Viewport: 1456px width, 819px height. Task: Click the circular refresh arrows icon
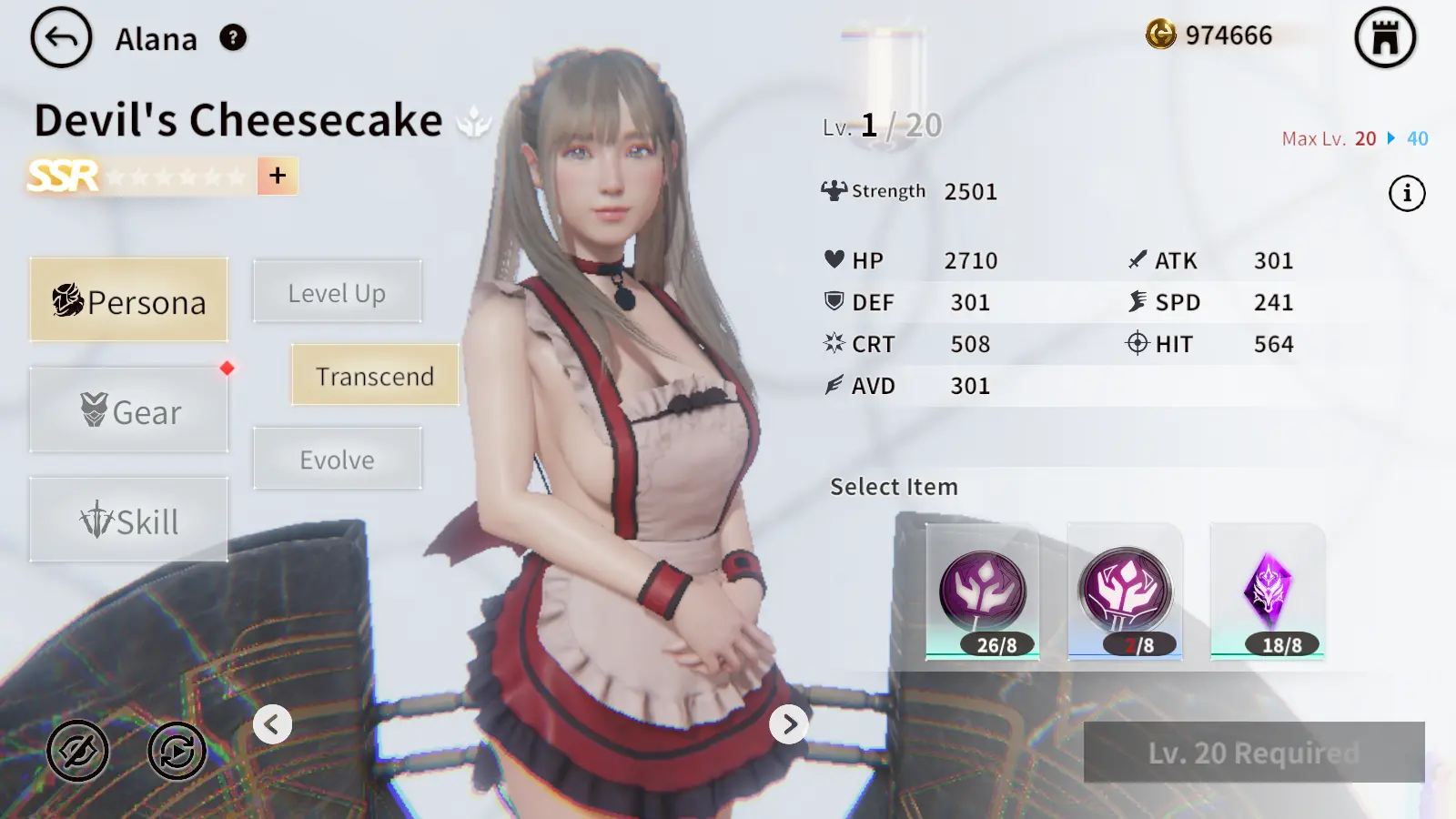[x=177, y=751]
